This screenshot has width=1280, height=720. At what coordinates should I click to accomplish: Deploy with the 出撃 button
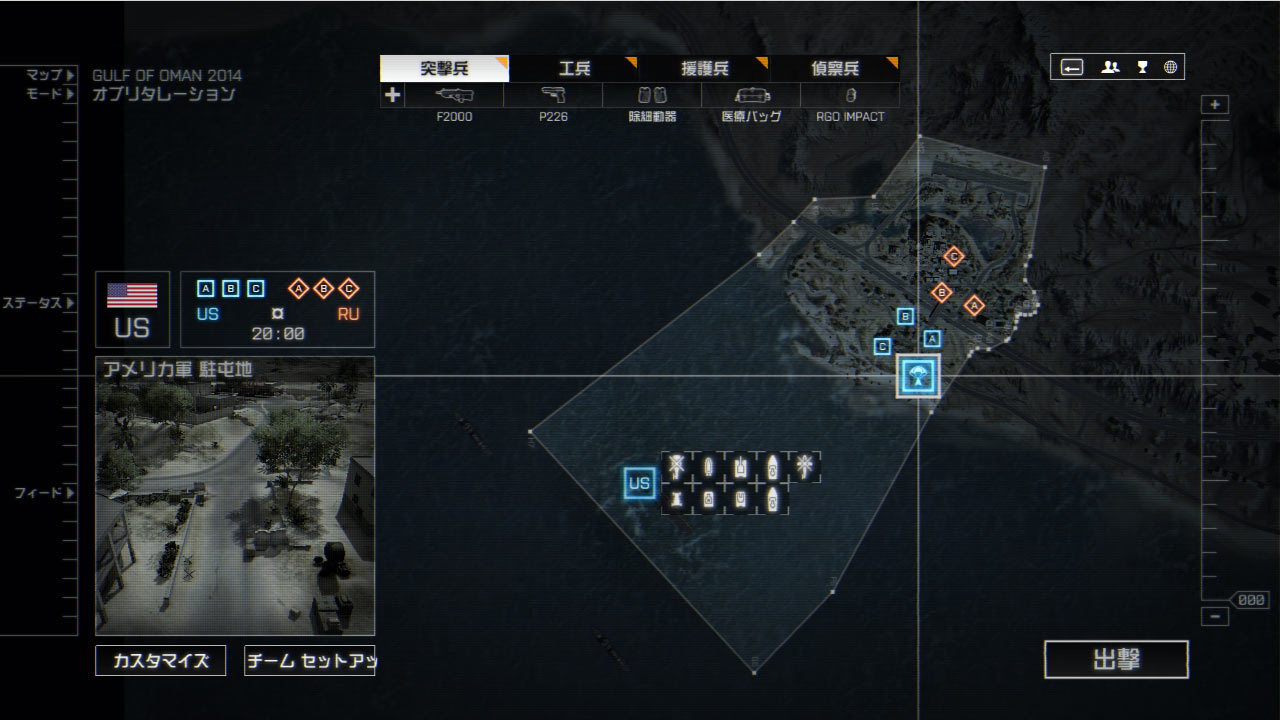pyautogui.click(x=1116, y=660)
